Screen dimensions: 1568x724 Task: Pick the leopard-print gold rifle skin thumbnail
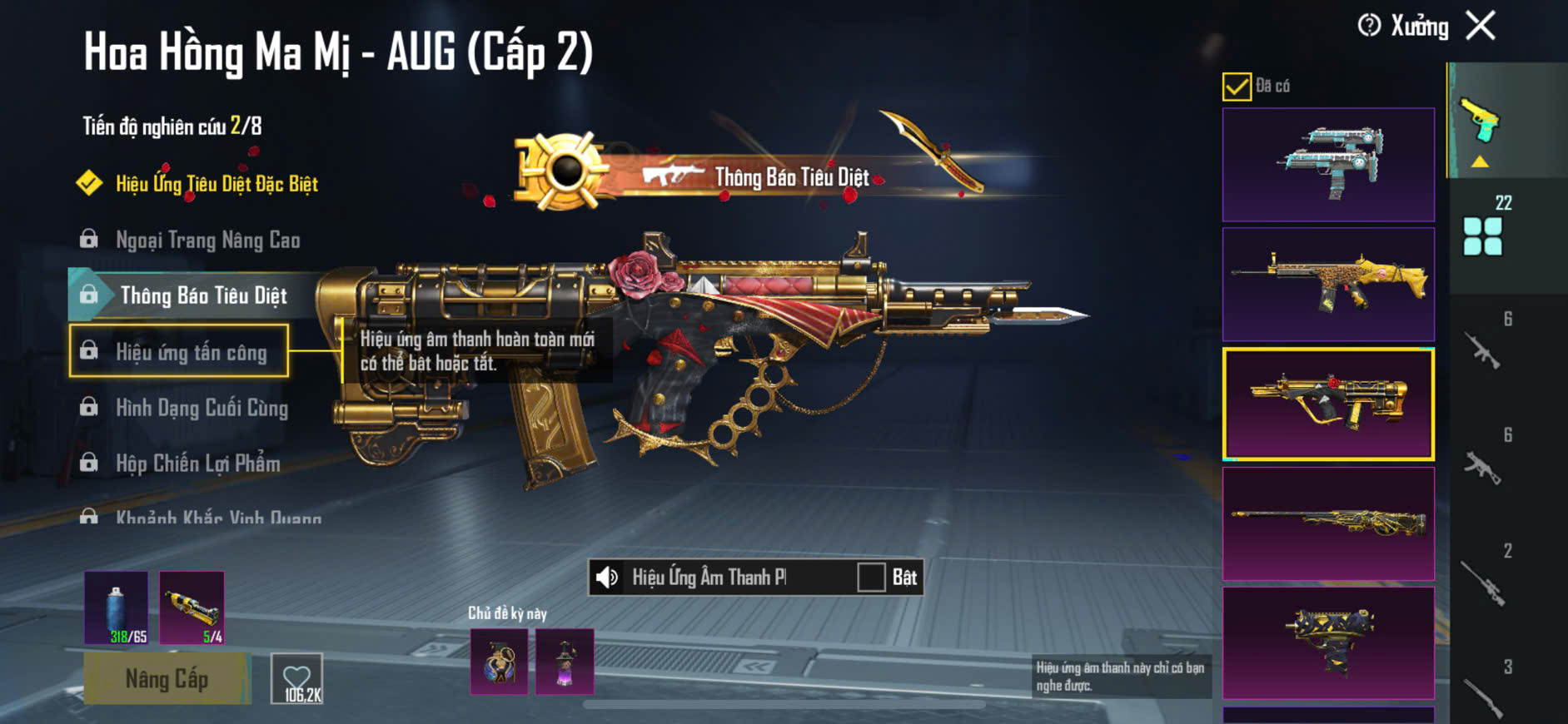(1328, 285)
